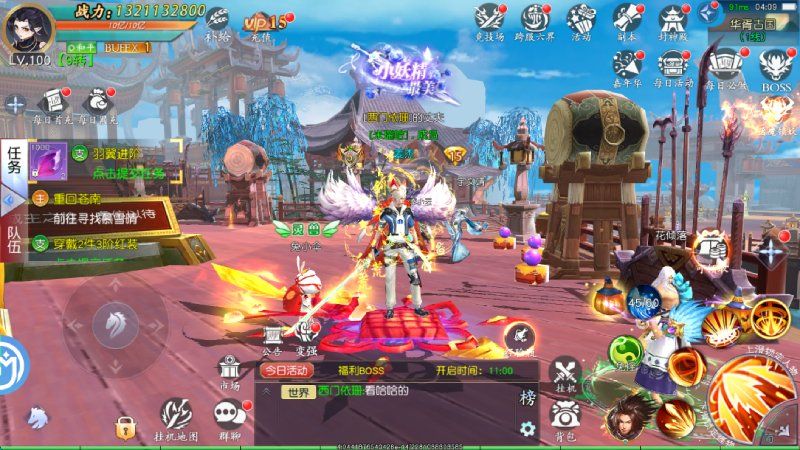Screen dimensions: 800x450
Task: Open the BOSS menu
Action: [775, 66]
